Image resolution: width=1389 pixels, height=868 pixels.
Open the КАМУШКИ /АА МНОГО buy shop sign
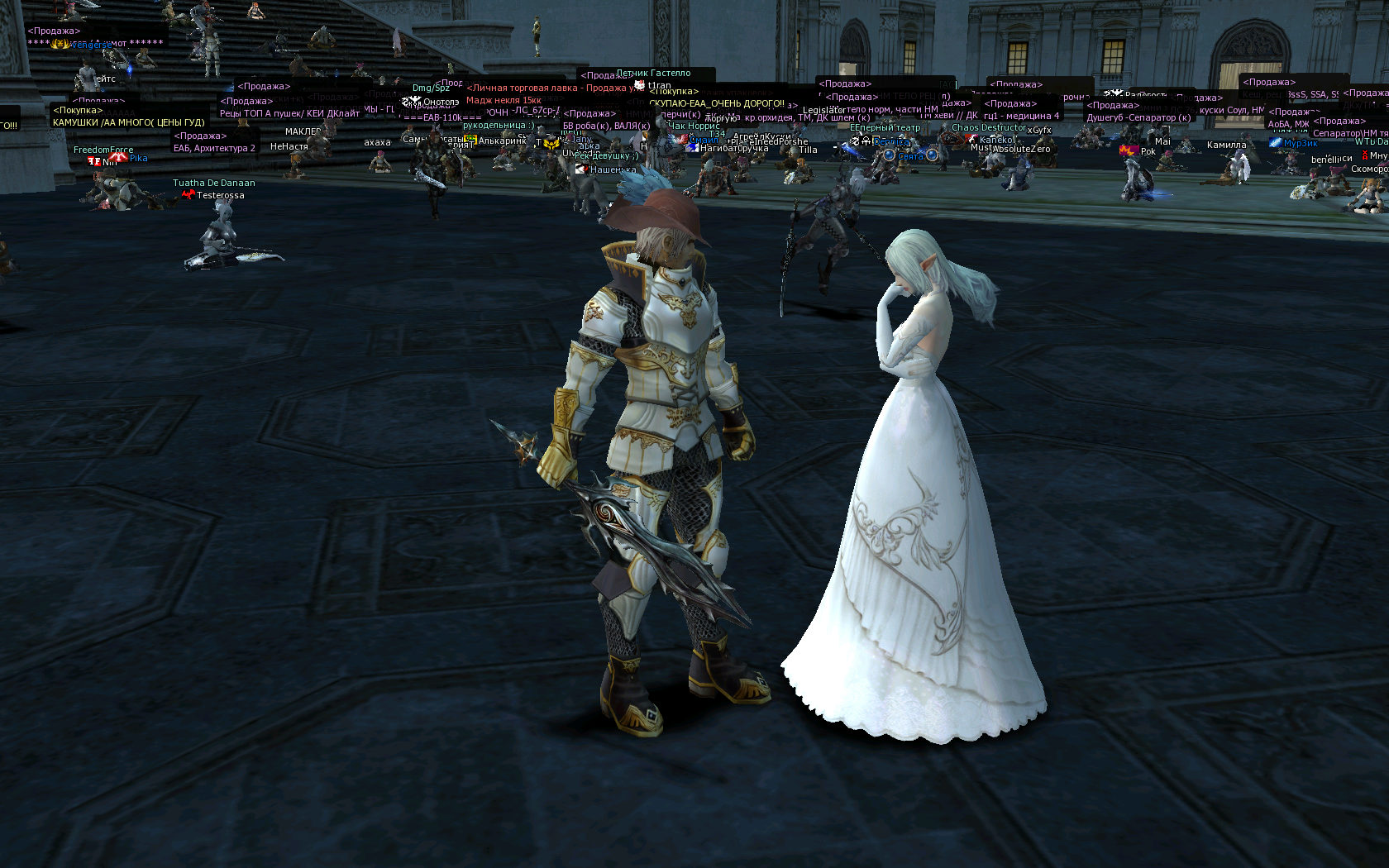[128, 122]
